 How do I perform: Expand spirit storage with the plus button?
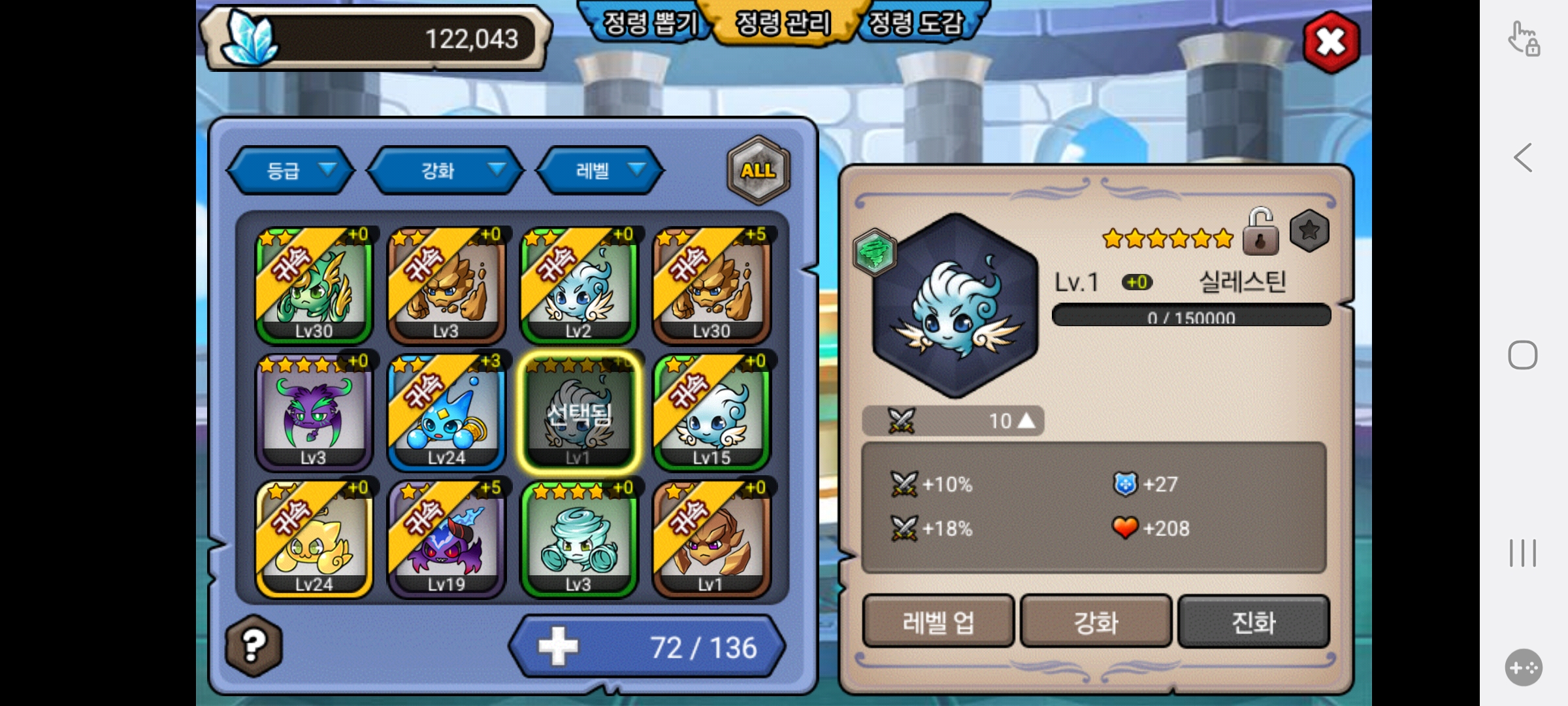tap(558, 647)
